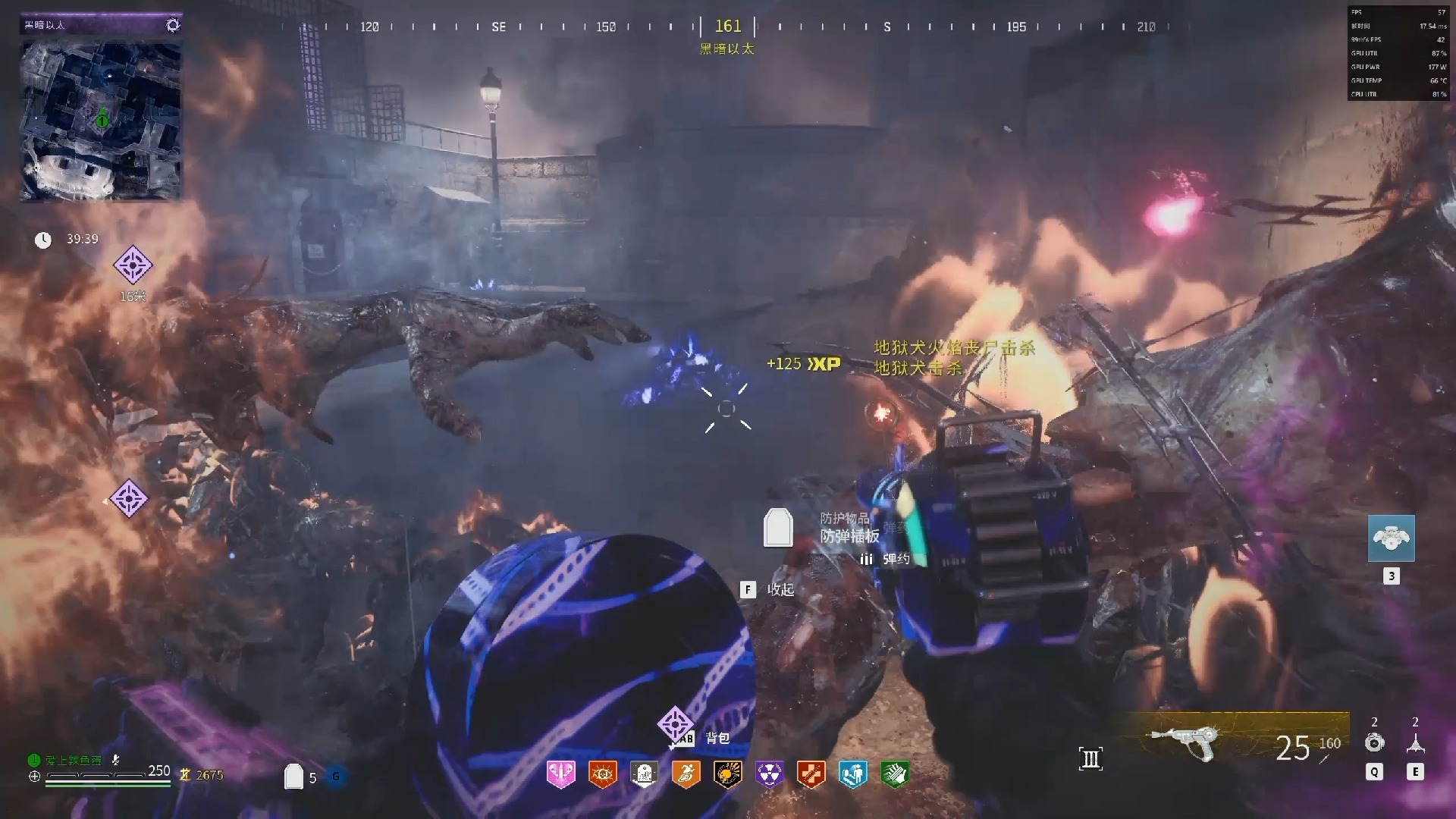This screenshot has height=819, width=1456.
Task: Click the performance stats overlay panel
Action: [x=1398, y=53]
